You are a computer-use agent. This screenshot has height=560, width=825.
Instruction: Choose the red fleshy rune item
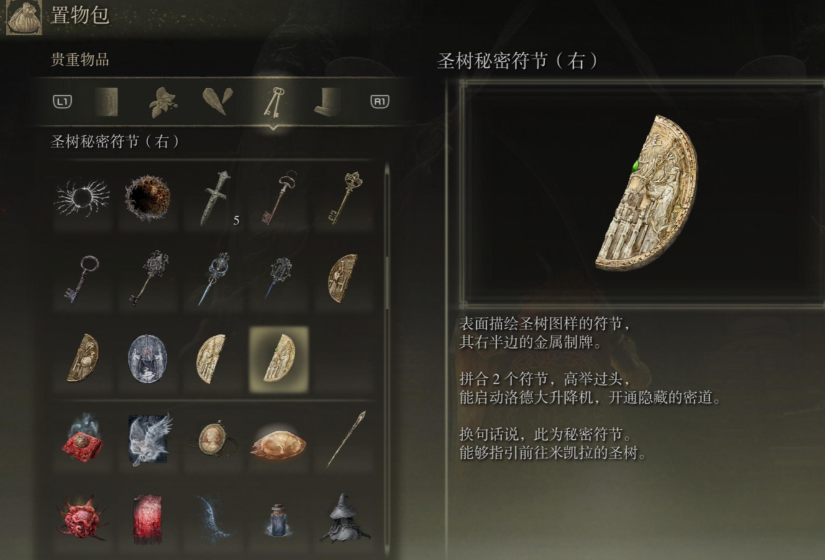click(x=82, y=518)
